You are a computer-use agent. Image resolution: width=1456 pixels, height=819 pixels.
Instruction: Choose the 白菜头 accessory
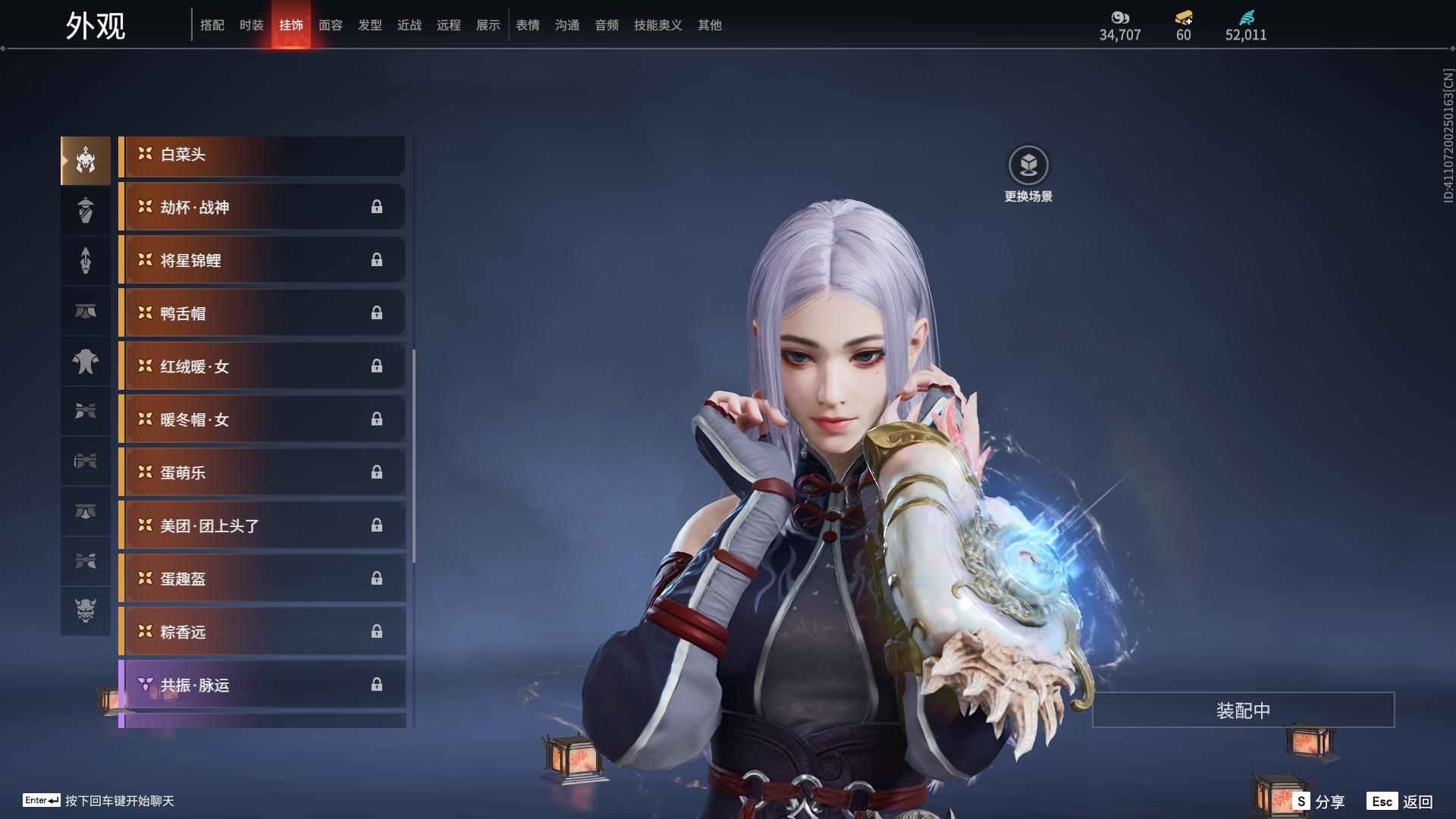point(262,155)
